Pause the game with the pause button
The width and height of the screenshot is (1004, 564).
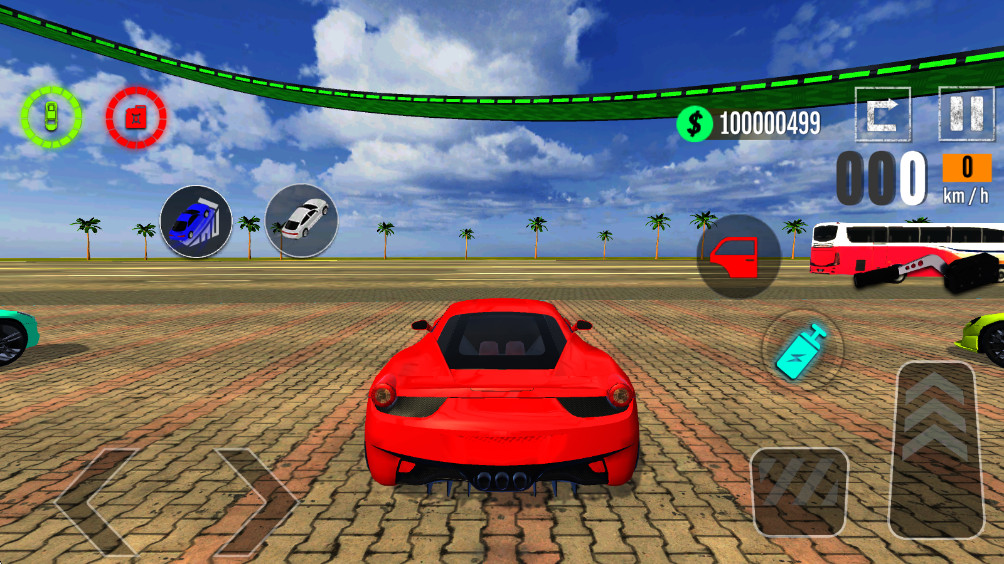tap(966, 114)
